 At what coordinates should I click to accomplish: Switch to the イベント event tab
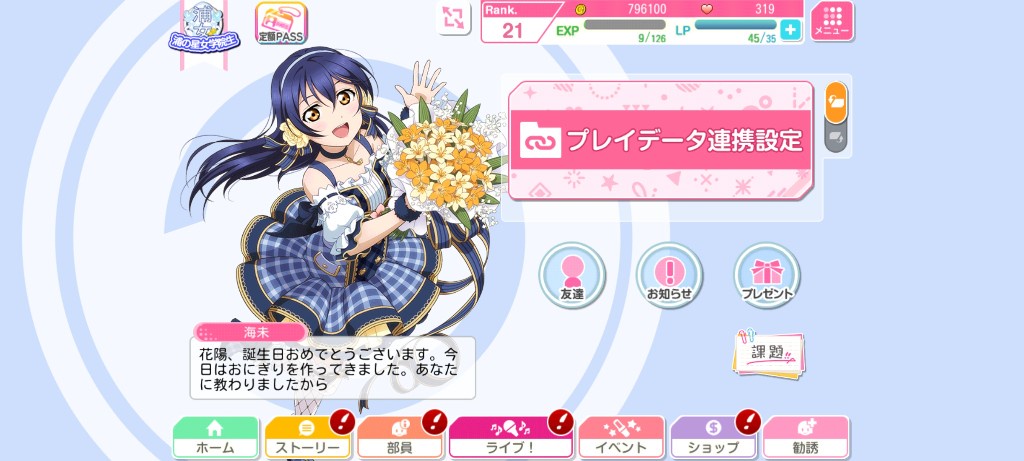click(621, 438)
